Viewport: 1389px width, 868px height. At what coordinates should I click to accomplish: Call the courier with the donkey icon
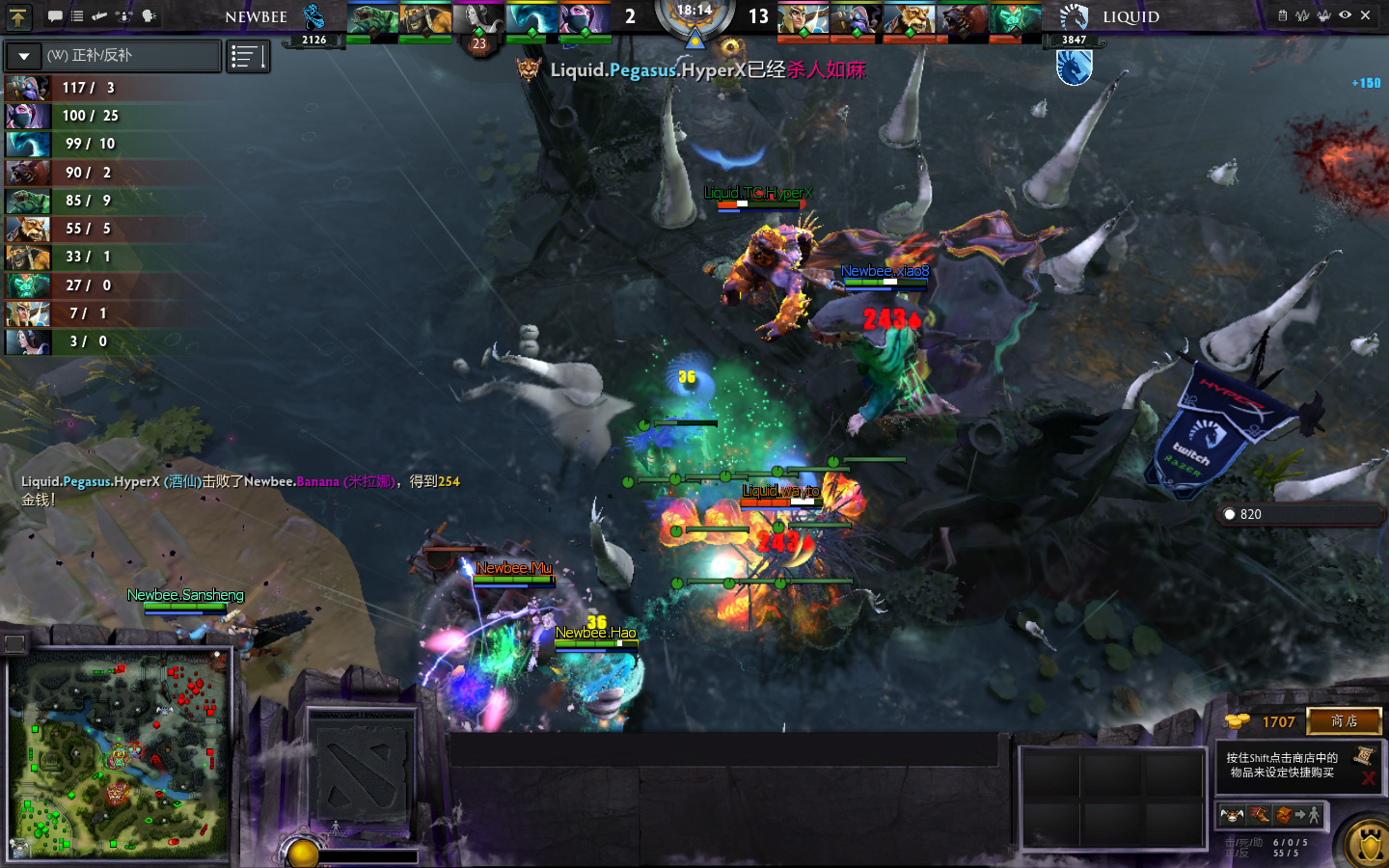coord(1232,816)
